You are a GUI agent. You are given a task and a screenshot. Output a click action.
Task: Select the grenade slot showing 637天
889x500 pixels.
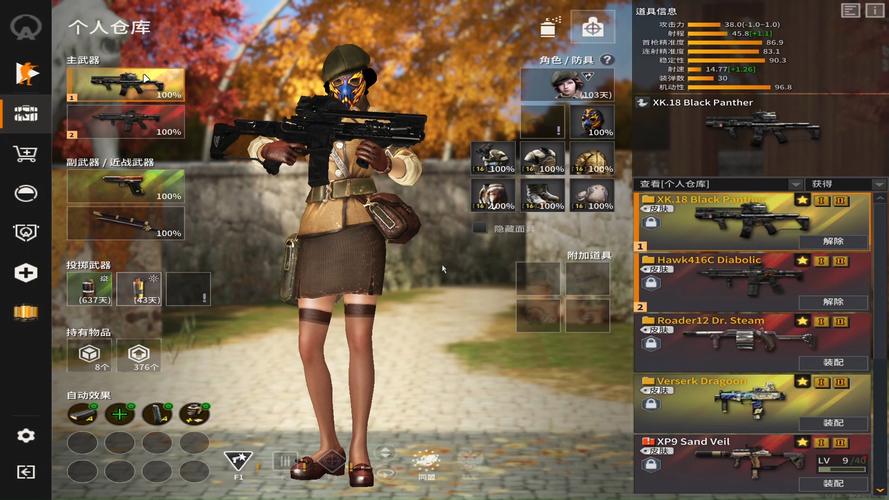(88, 289)
